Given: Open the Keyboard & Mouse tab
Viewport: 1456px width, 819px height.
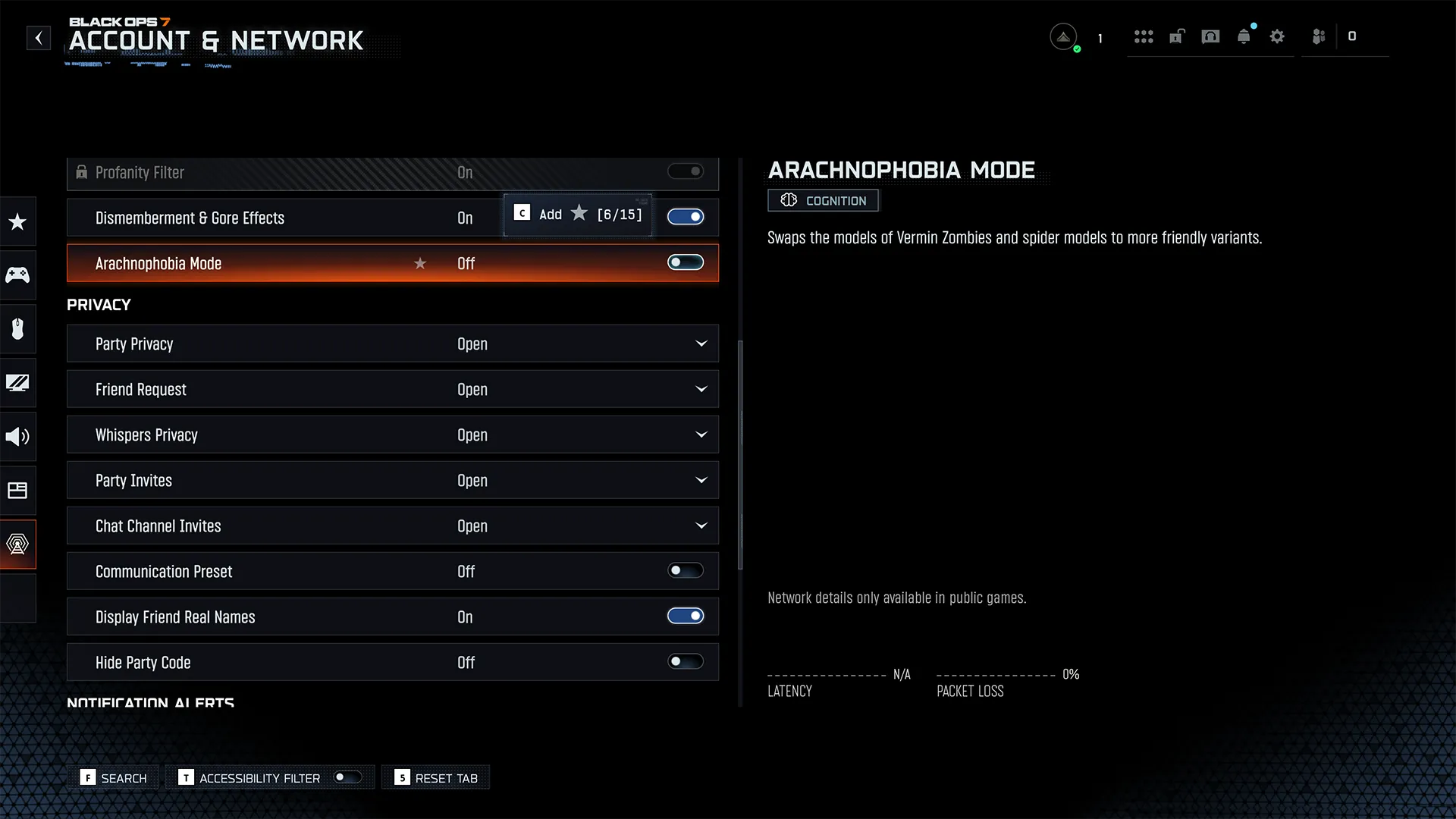Looking at the screenshot, I should 17,328.
